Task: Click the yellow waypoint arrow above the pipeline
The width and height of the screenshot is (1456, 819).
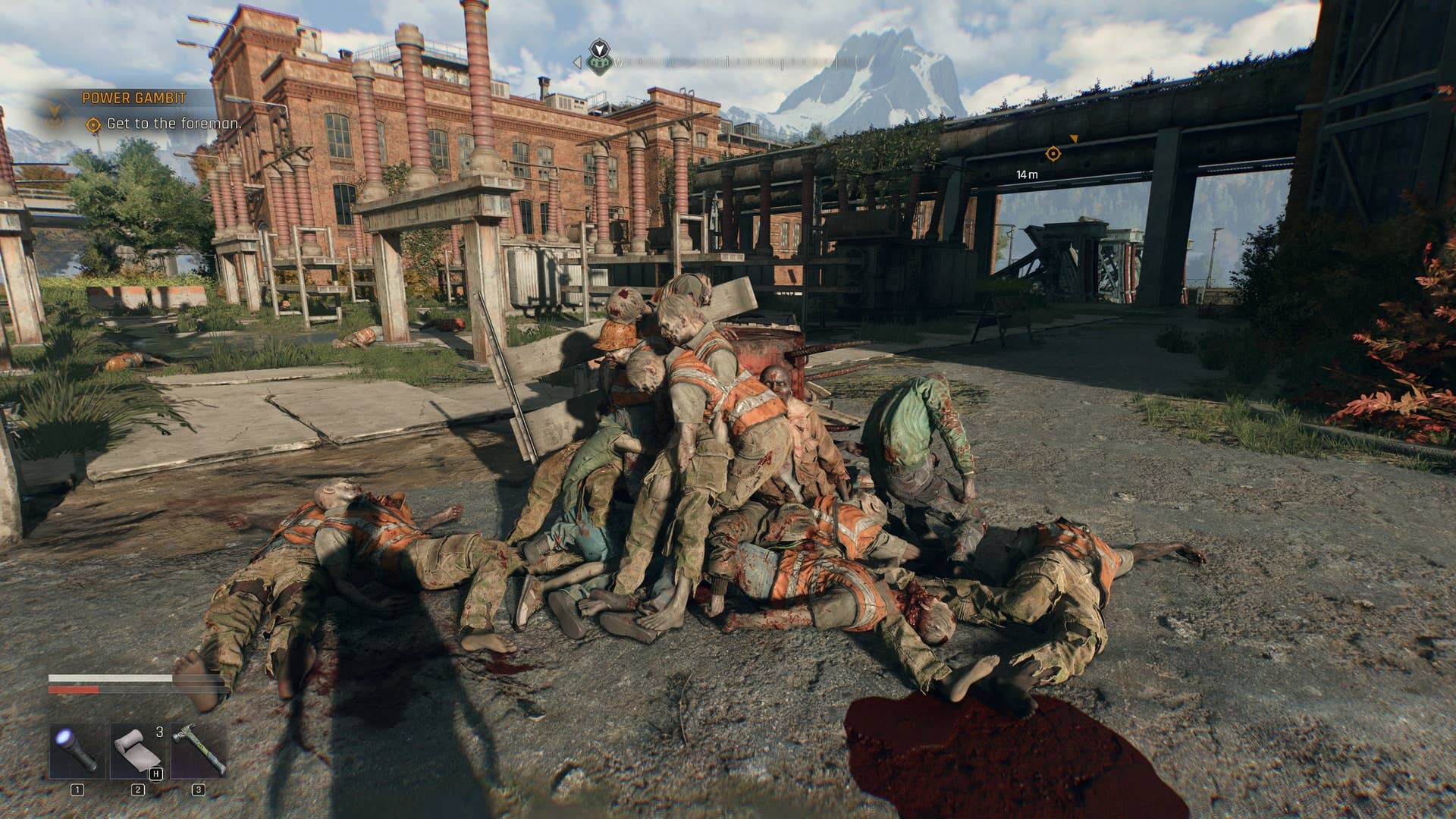Action: pos(1075,139)
